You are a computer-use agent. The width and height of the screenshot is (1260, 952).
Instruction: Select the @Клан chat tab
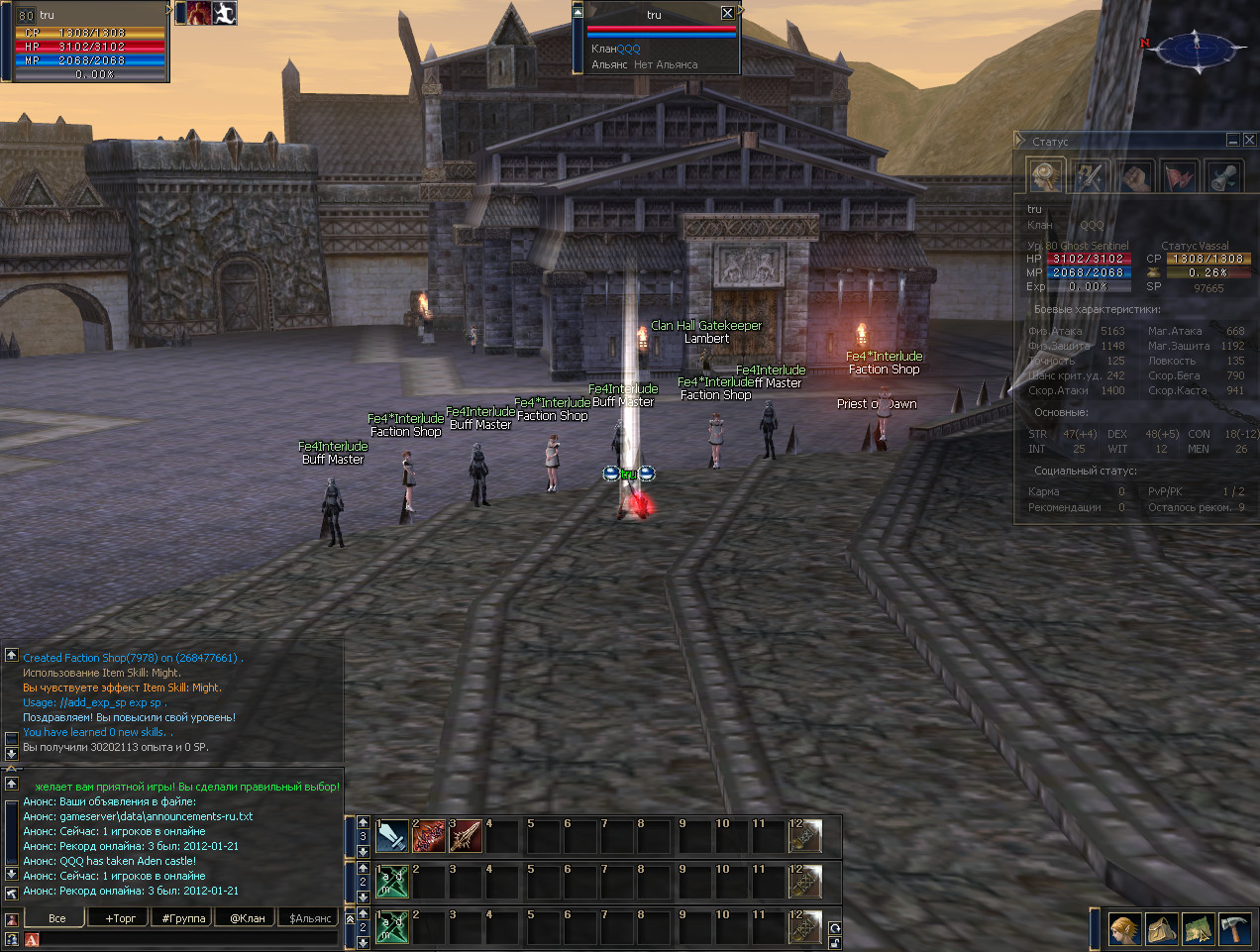[247, 918]
